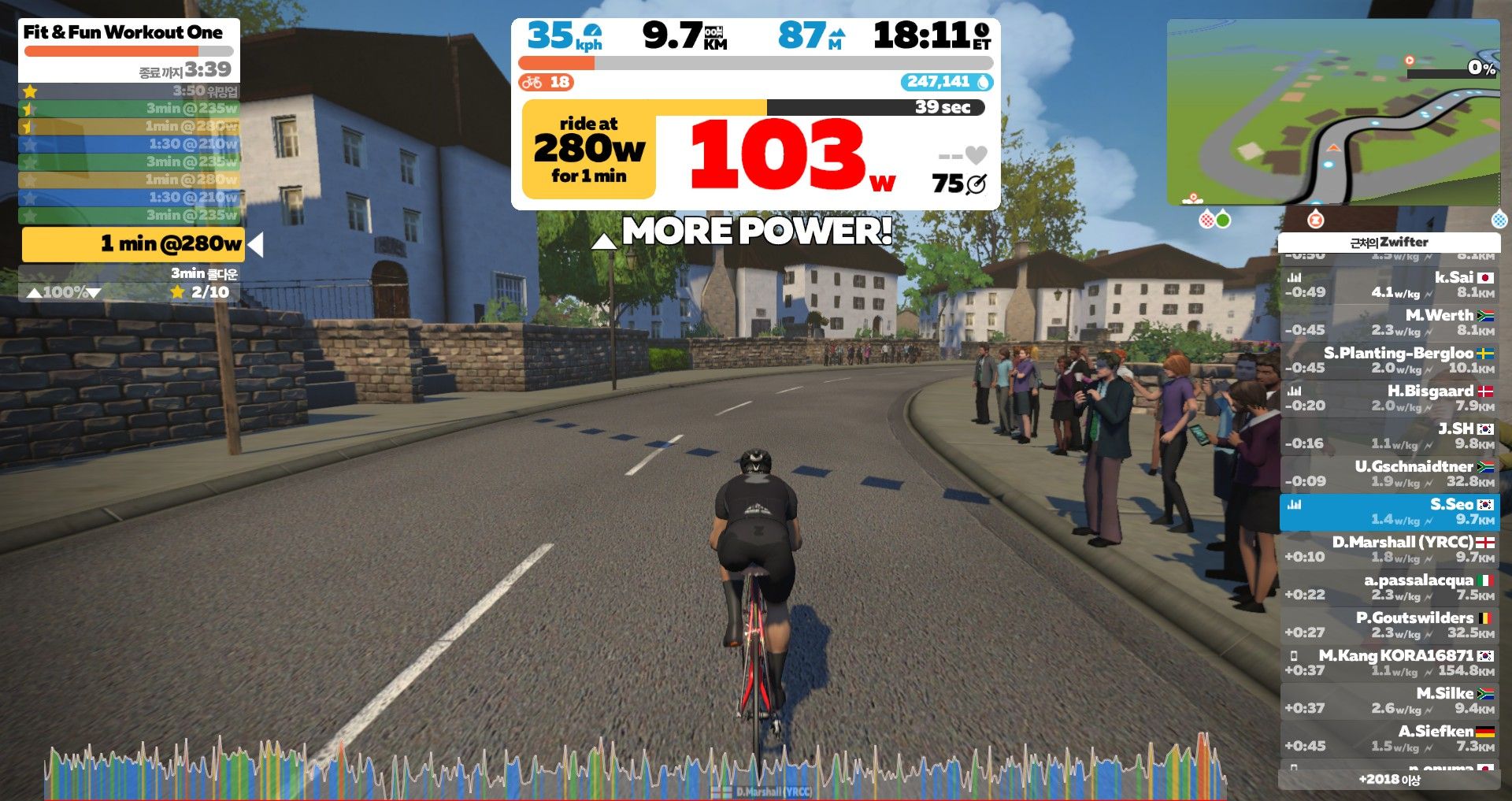Select k.Sai in the nearby Zwifters list
This screenshot has height=801, width=1512.
pyautogui.click(x=1389, y=284)
